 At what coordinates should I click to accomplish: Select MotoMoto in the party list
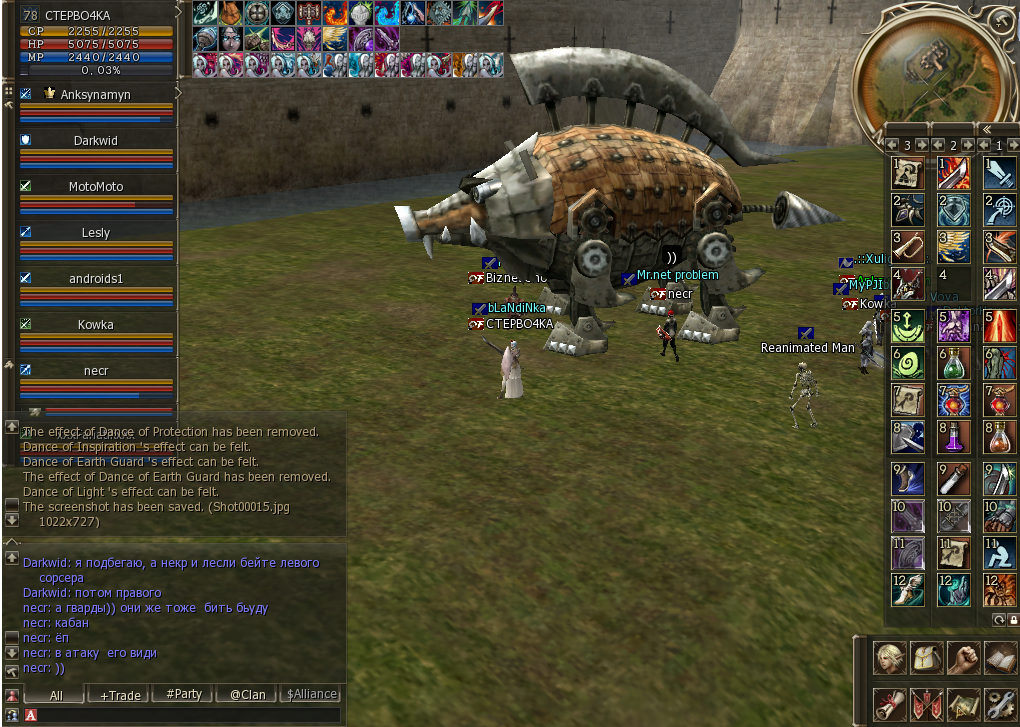96,187
